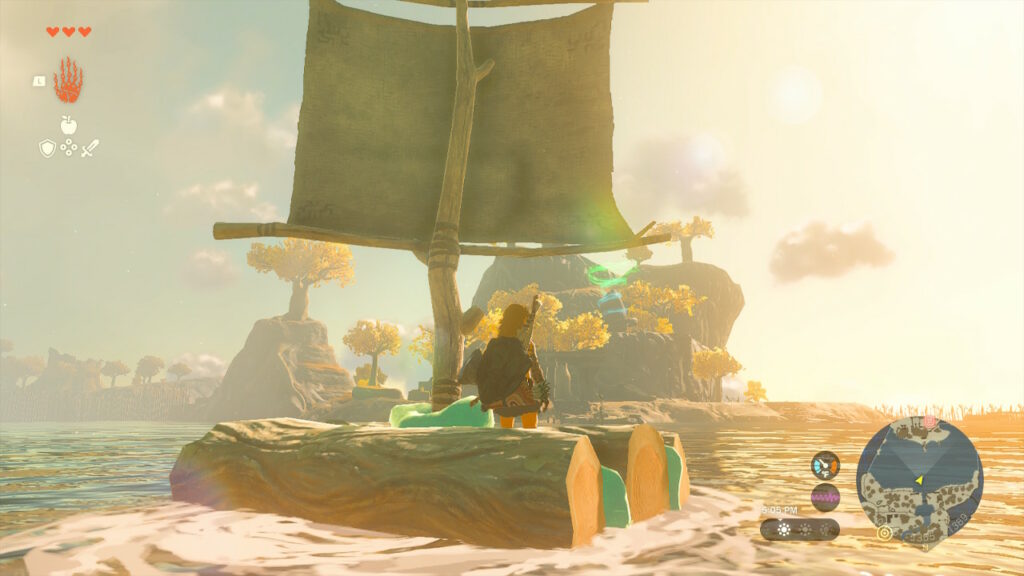
Task: Click the sunny weather forecast bar
Action: 799,529
